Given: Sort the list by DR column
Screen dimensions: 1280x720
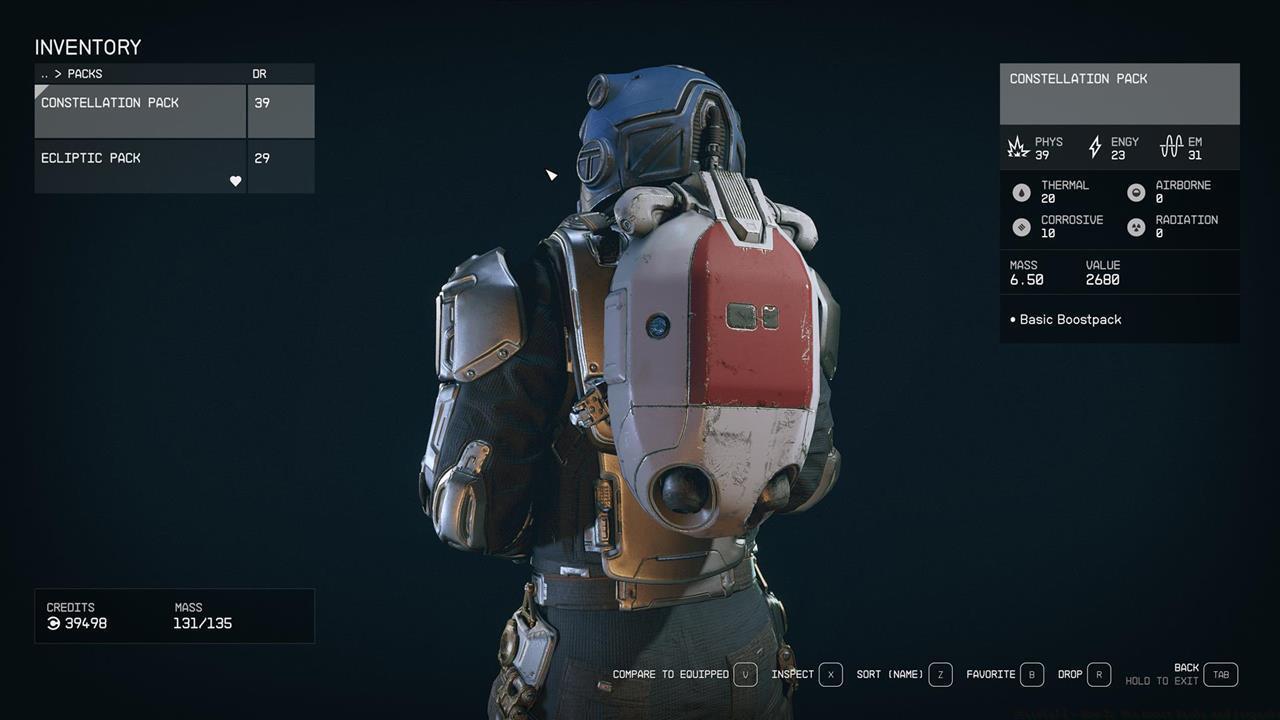Looking at the screenshot, I should click(260, 74).
